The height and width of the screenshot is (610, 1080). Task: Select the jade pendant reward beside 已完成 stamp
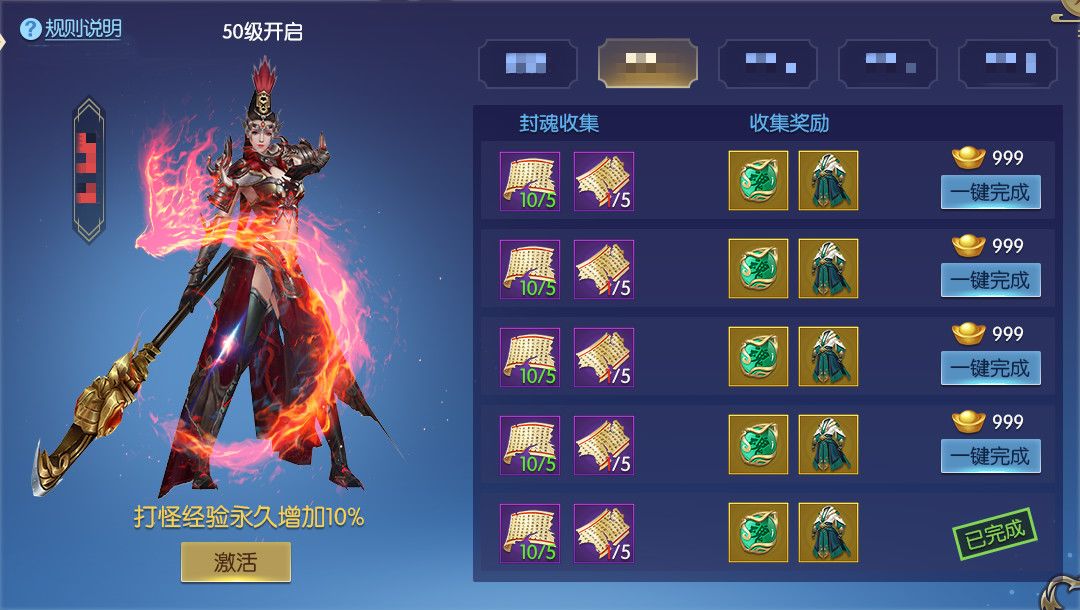coord(758,533)
